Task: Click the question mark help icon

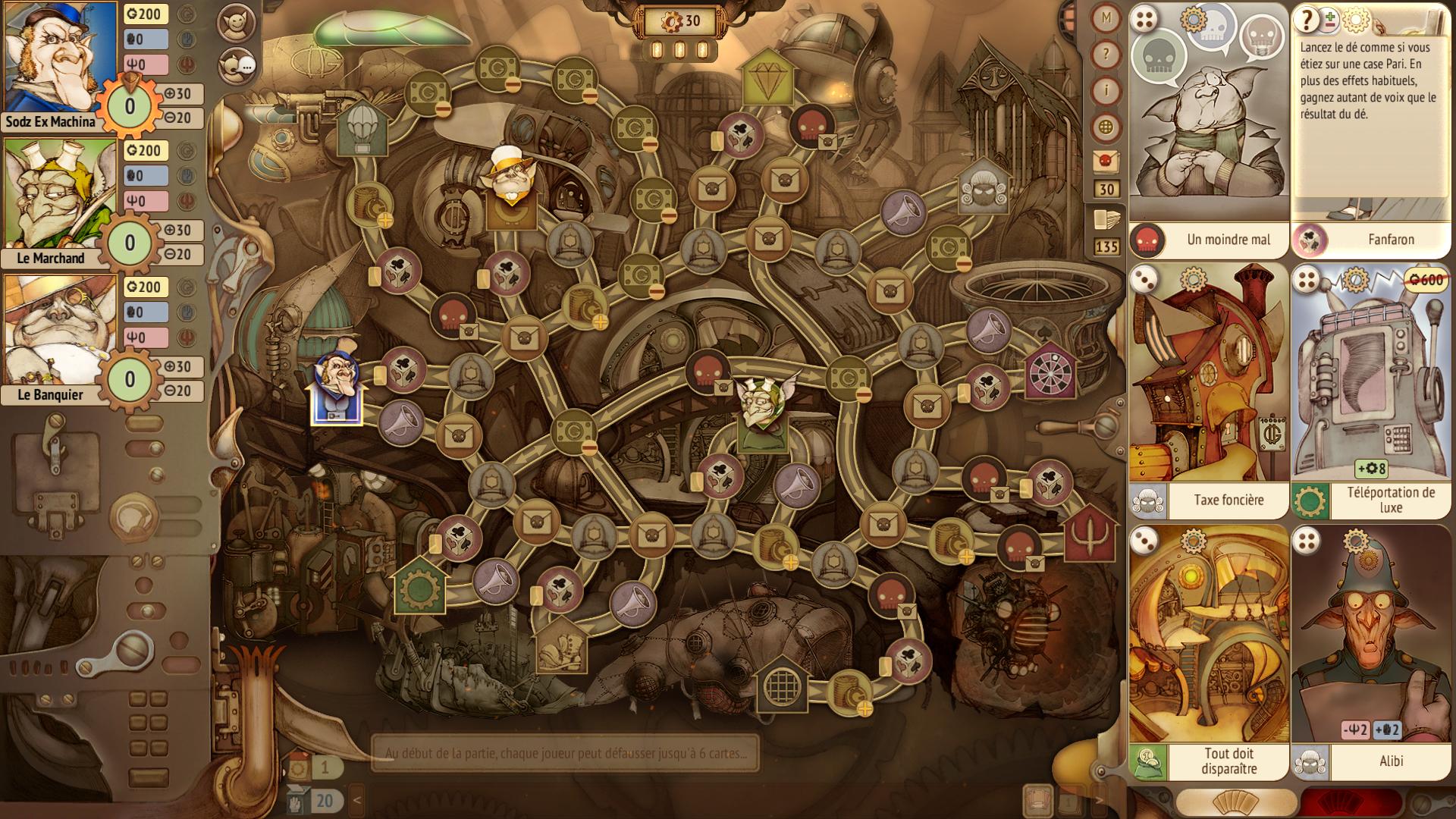Action: 1106,52
